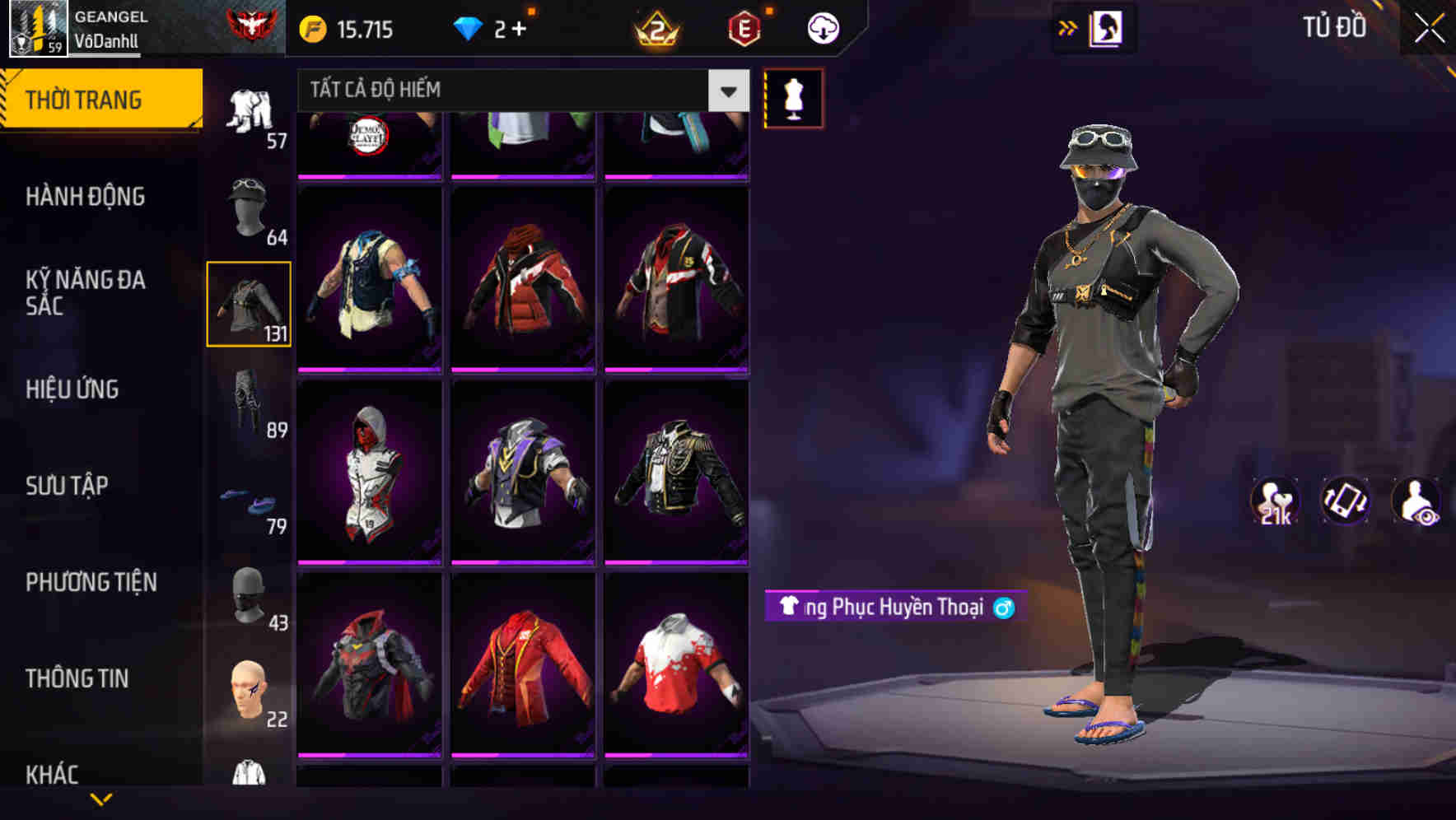1456x820 pixels.
Task: Open the SƯU TẬP category
Action: coord(68,486)
